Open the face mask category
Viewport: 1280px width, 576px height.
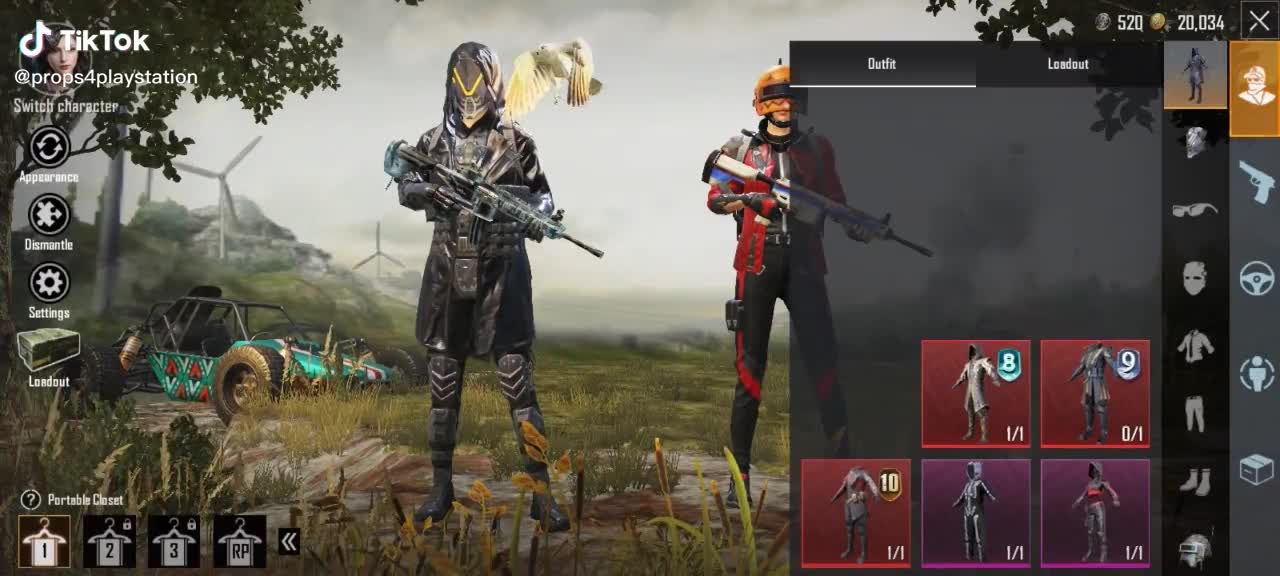1195,278
